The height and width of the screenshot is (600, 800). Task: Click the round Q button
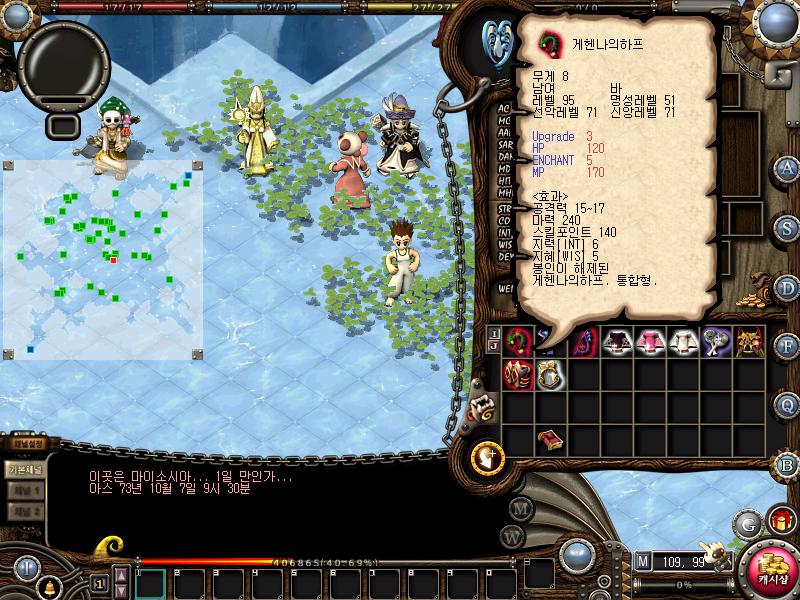click(788, 403)
